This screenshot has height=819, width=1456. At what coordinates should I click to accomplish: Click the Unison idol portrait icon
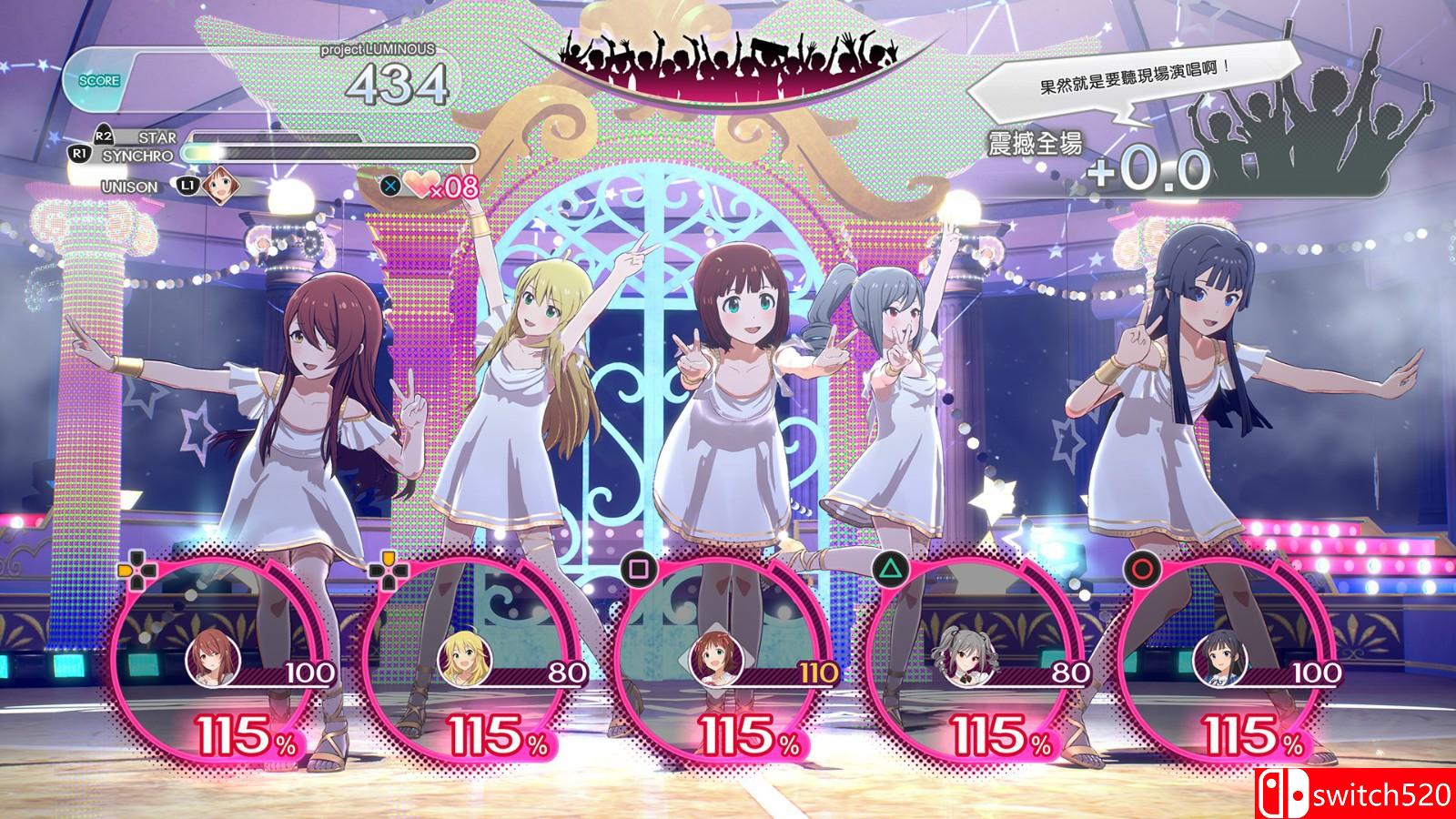point(219,185)
